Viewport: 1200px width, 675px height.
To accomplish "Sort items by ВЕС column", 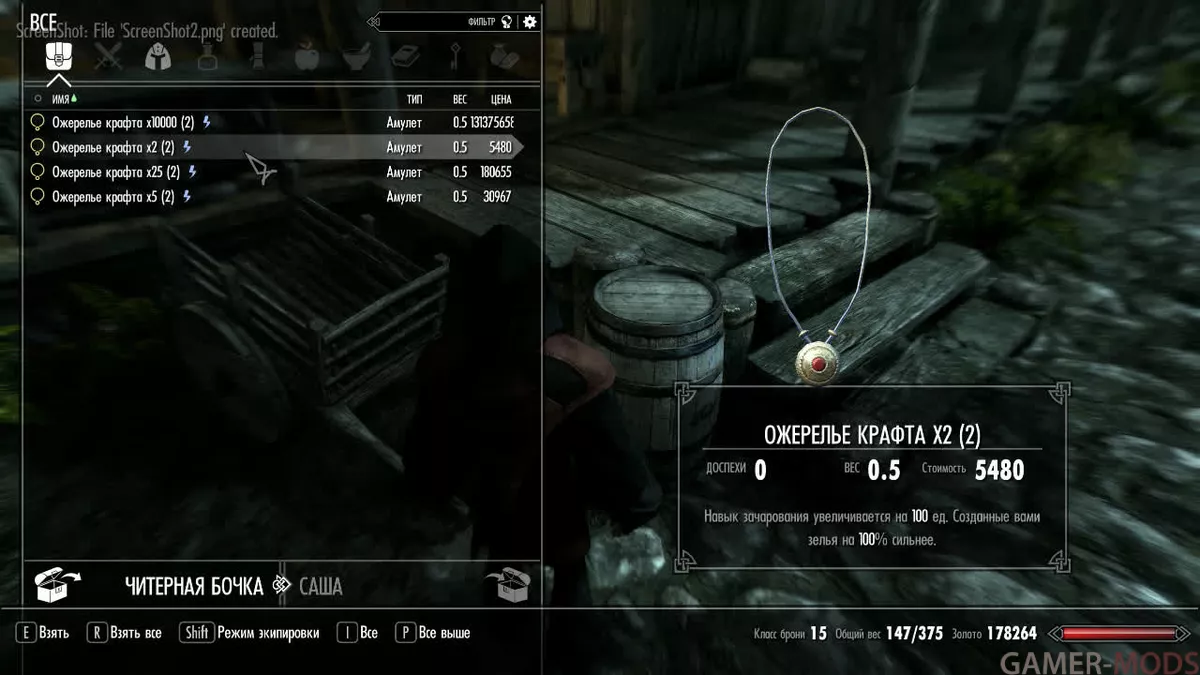I will pyautogui.click(x=459, y=99).
